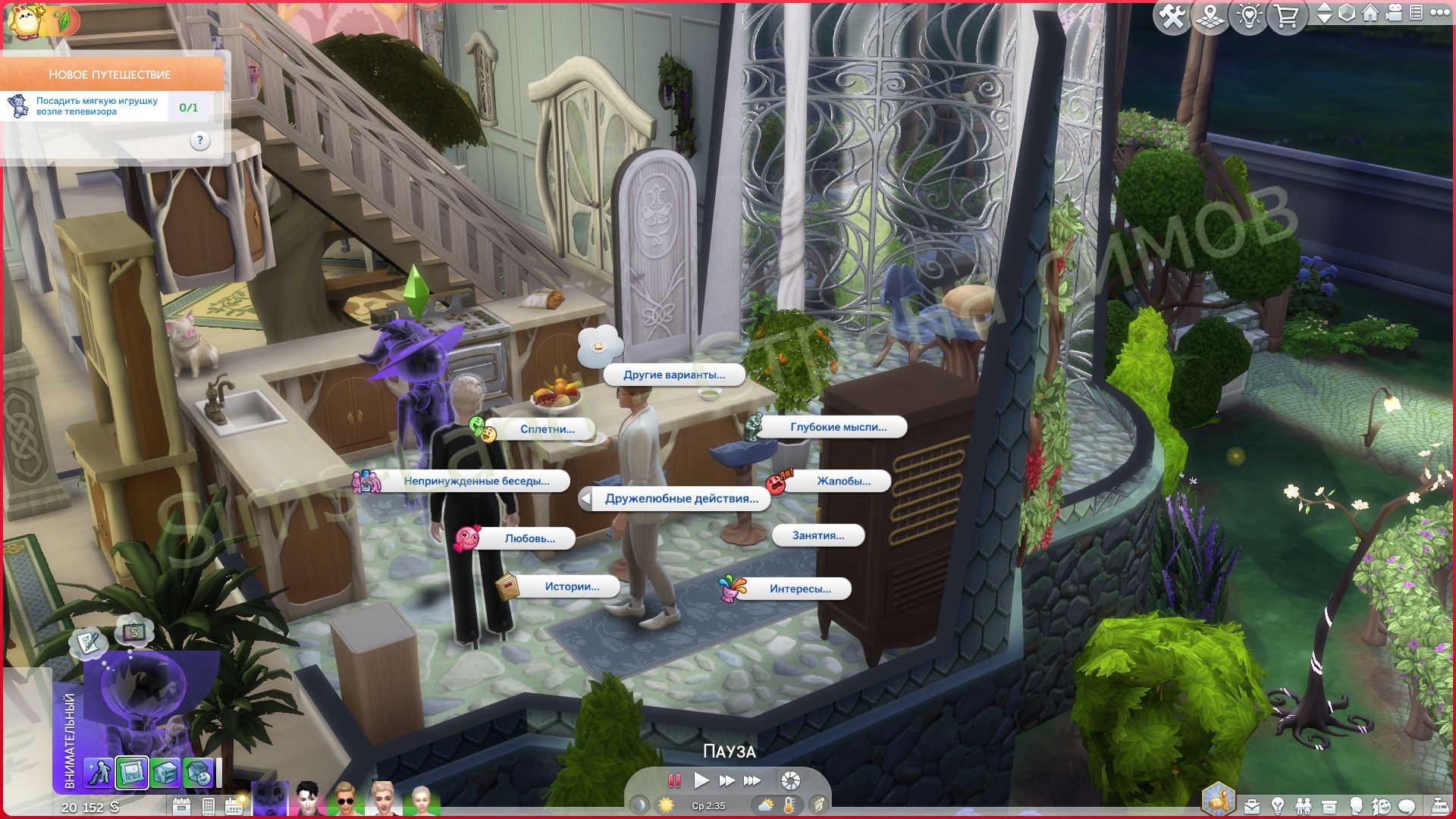Viewport: 1456px width, 819px height.
Task: Open the screenshot camera aperture button
Action: point(790,780)
